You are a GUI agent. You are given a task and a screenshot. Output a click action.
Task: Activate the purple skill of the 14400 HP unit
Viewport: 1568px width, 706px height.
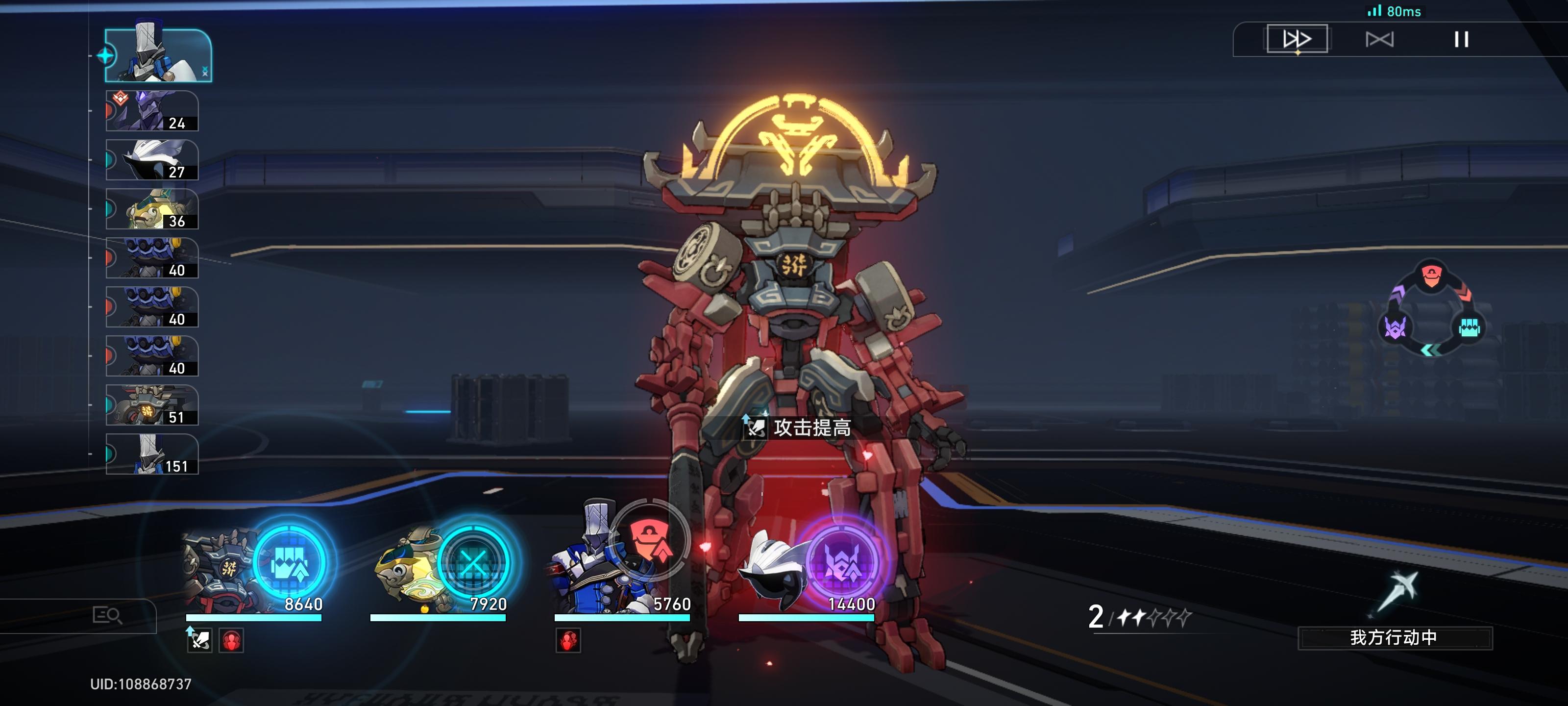[842, 562]
